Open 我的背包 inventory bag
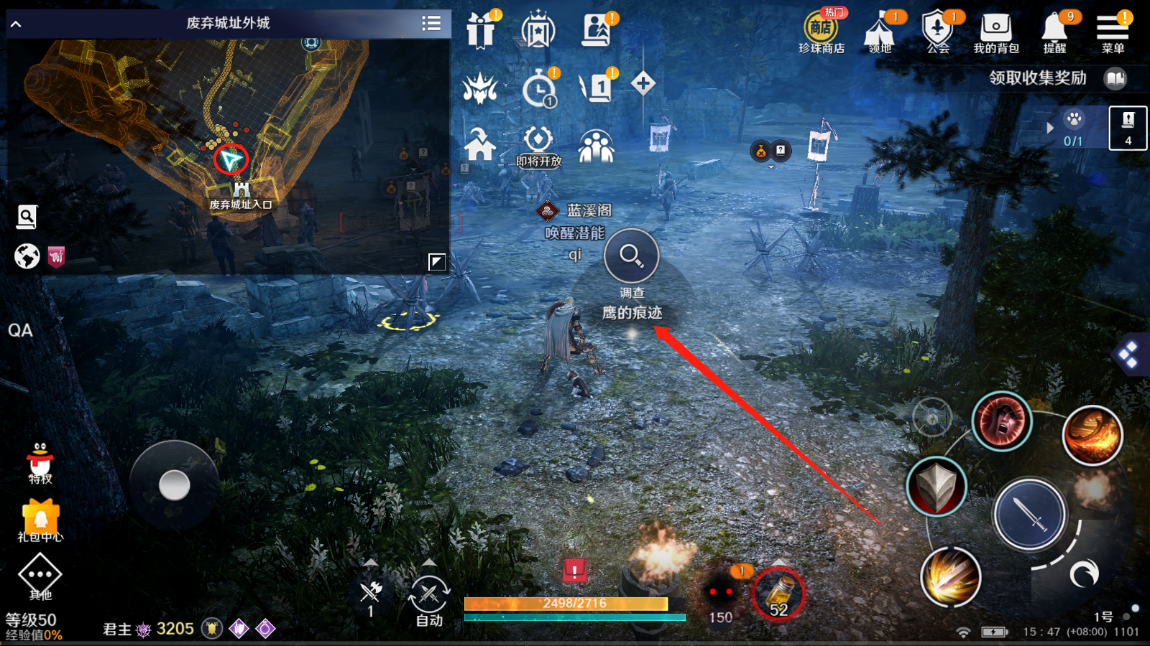 point(996,29)
